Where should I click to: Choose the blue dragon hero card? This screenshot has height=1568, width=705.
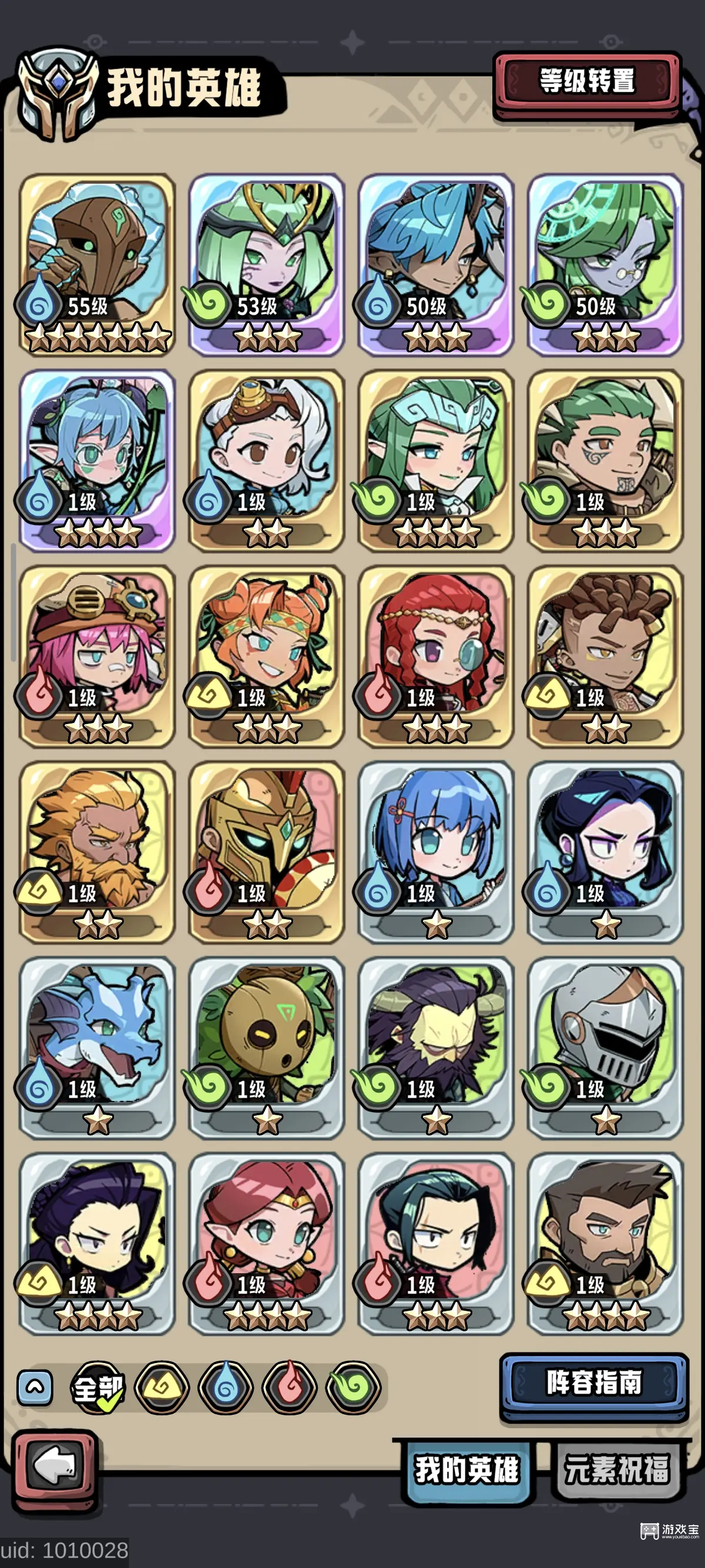(98, 1047)
